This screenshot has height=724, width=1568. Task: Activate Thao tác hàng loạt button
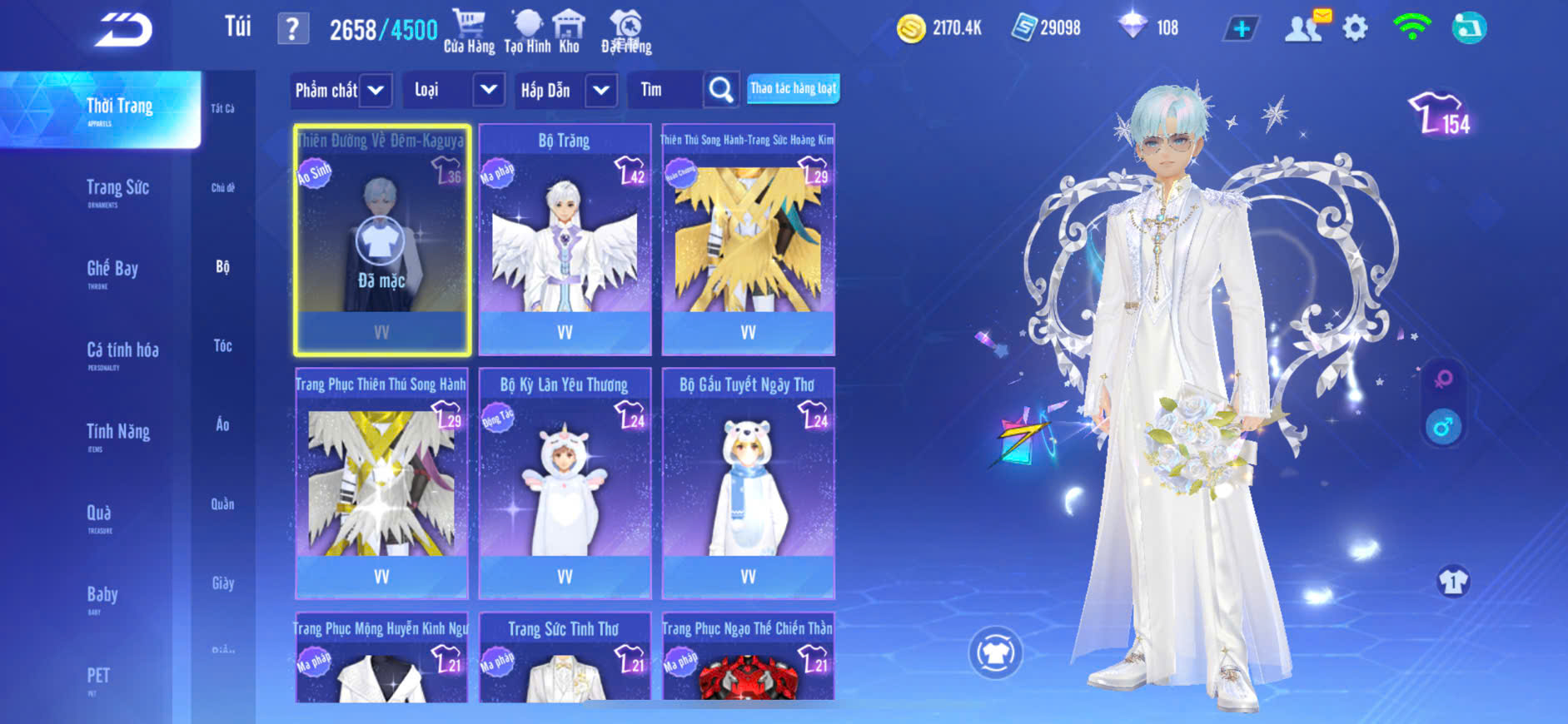tap(793, 88)
